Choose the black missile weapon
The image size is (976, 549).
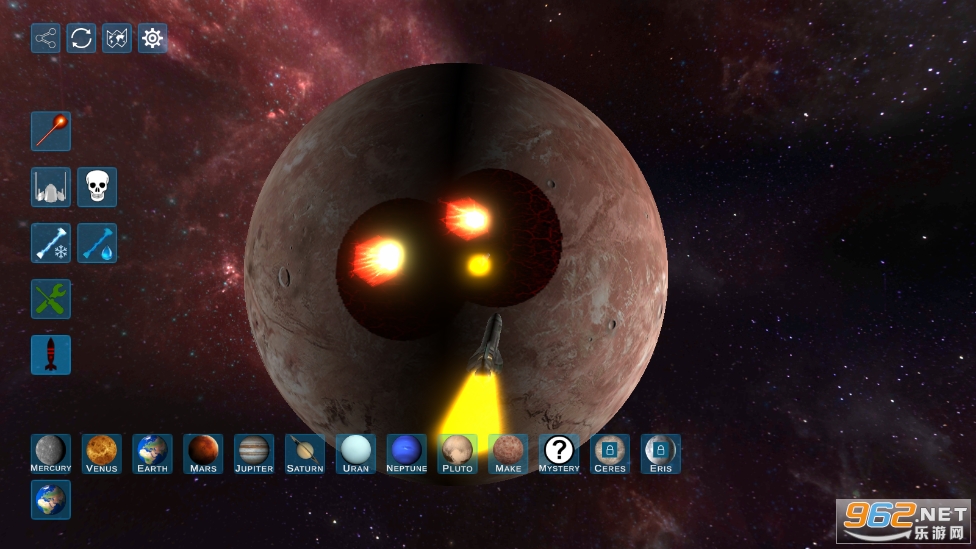[x=51, y=355]
